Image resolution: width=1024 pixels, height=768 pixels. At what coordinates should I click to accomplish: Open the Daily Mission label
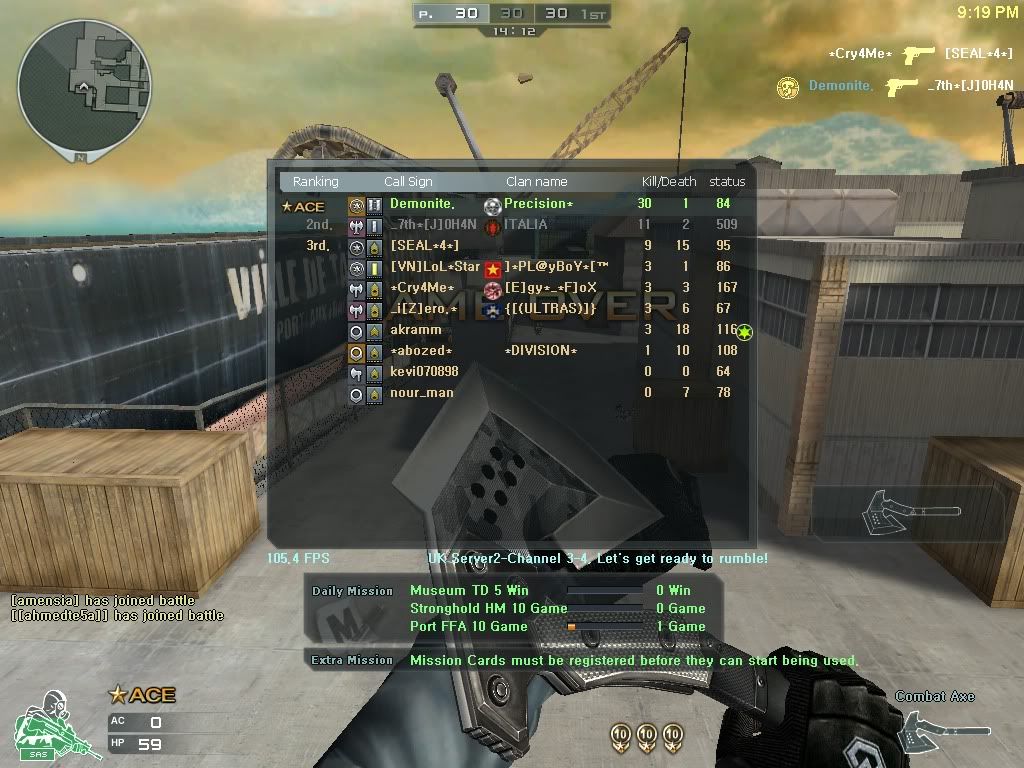coord(352,591)
